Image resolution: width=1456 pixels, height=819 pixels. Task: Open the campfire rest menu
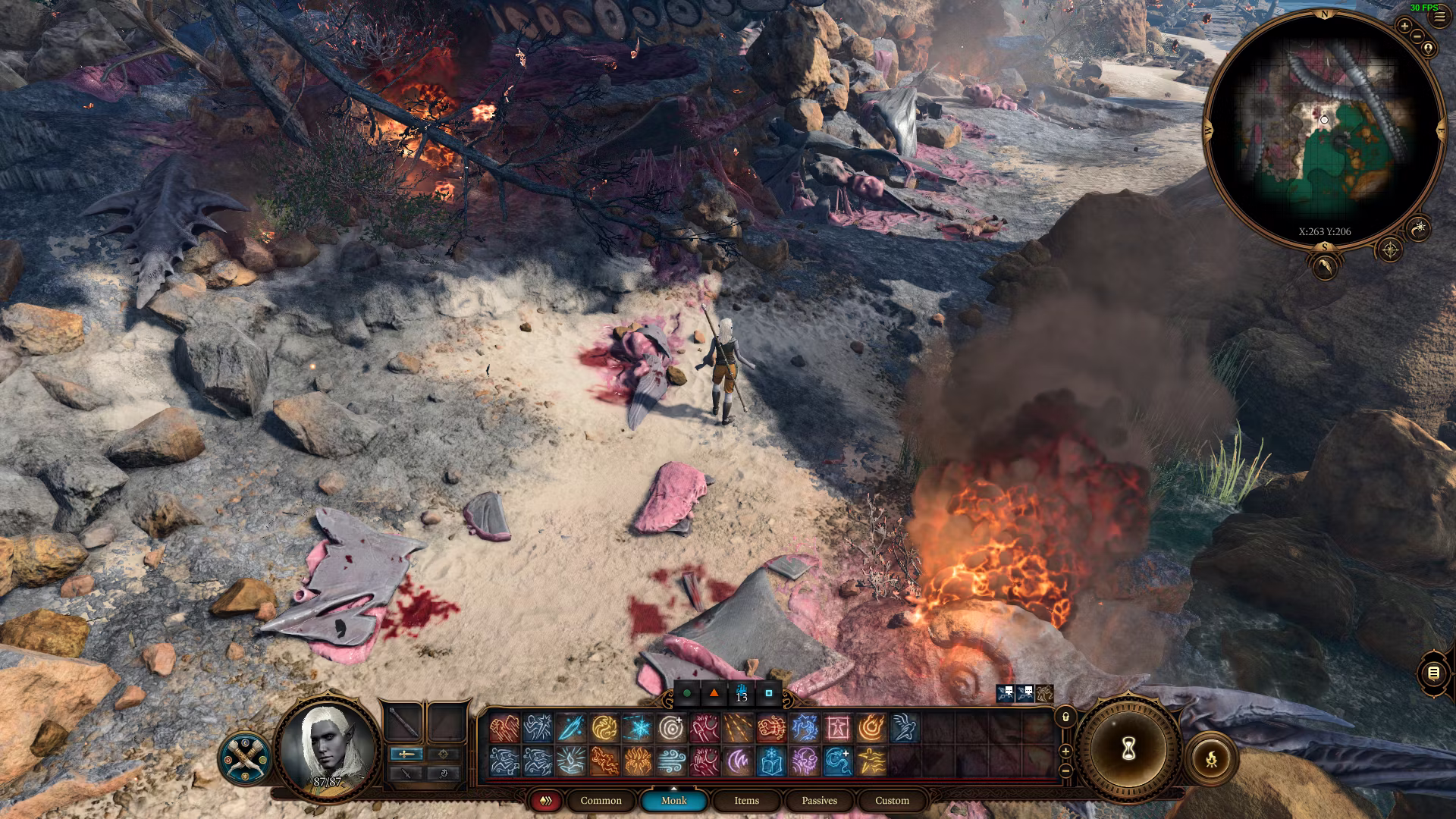click(x=1211, y=757)
